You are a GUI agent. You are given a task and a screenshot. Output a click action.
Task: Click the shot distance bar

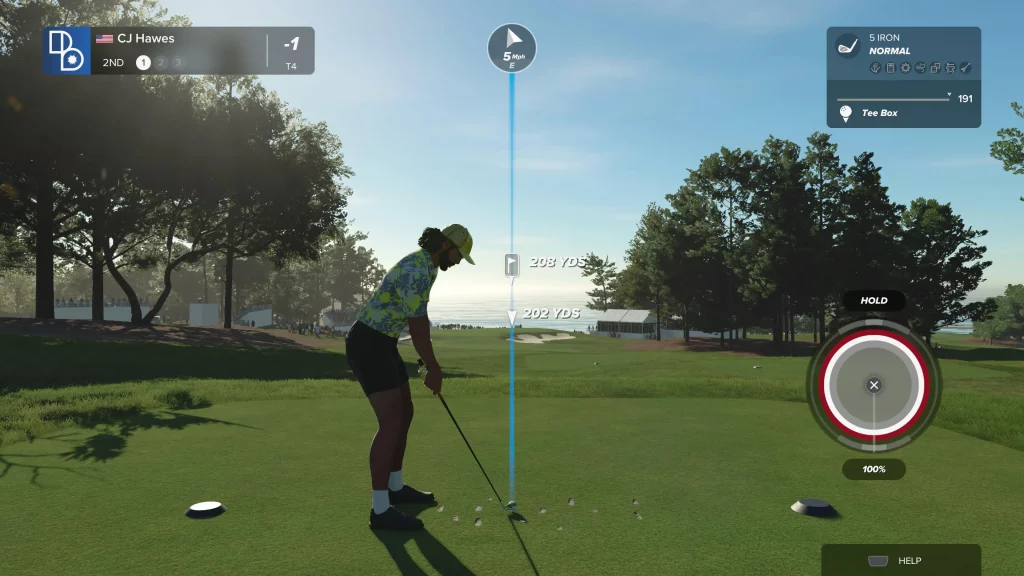click(894, 98)
